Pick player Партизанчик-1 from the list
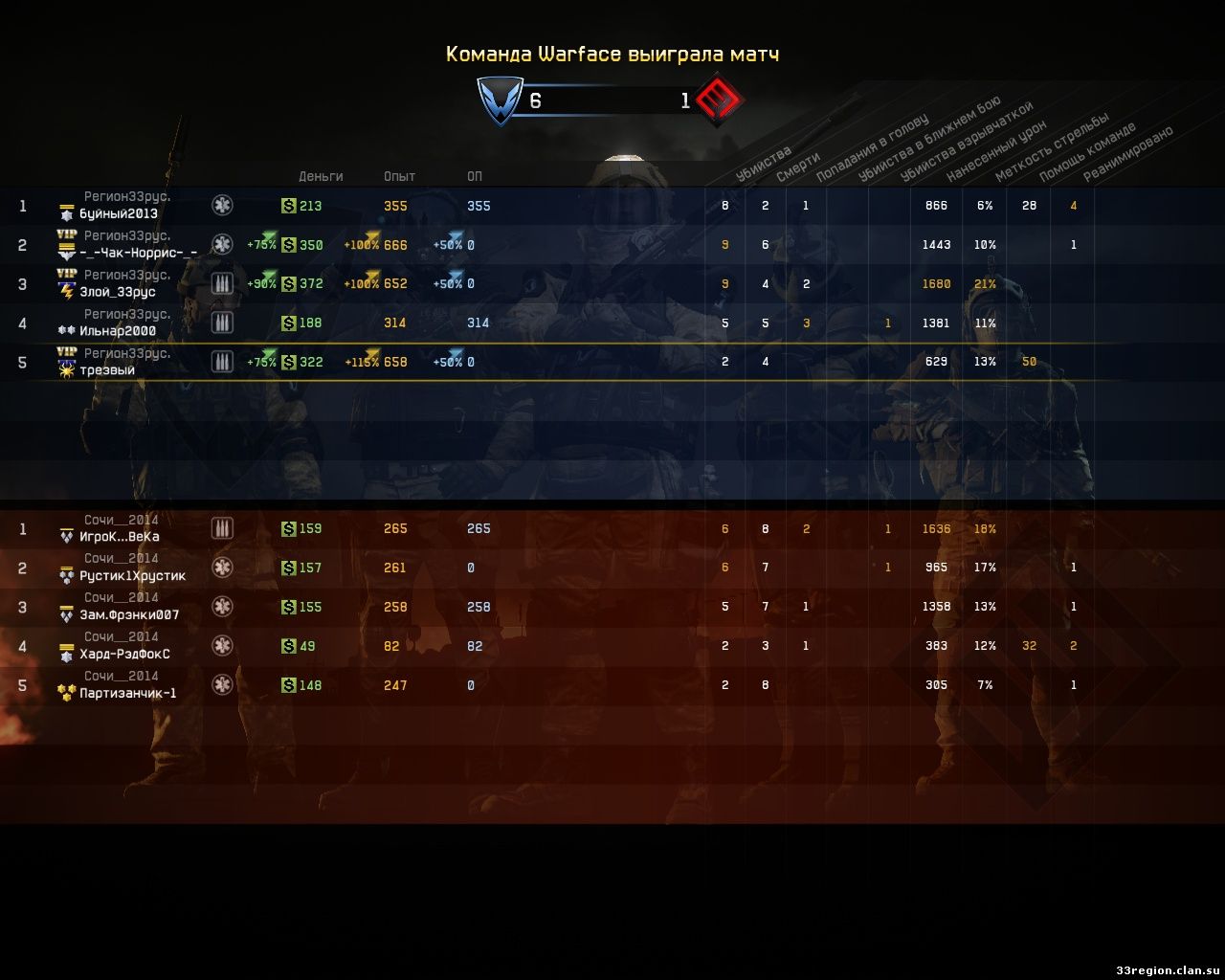This screenshot has width=1225, height=980. tap(128, 694)
